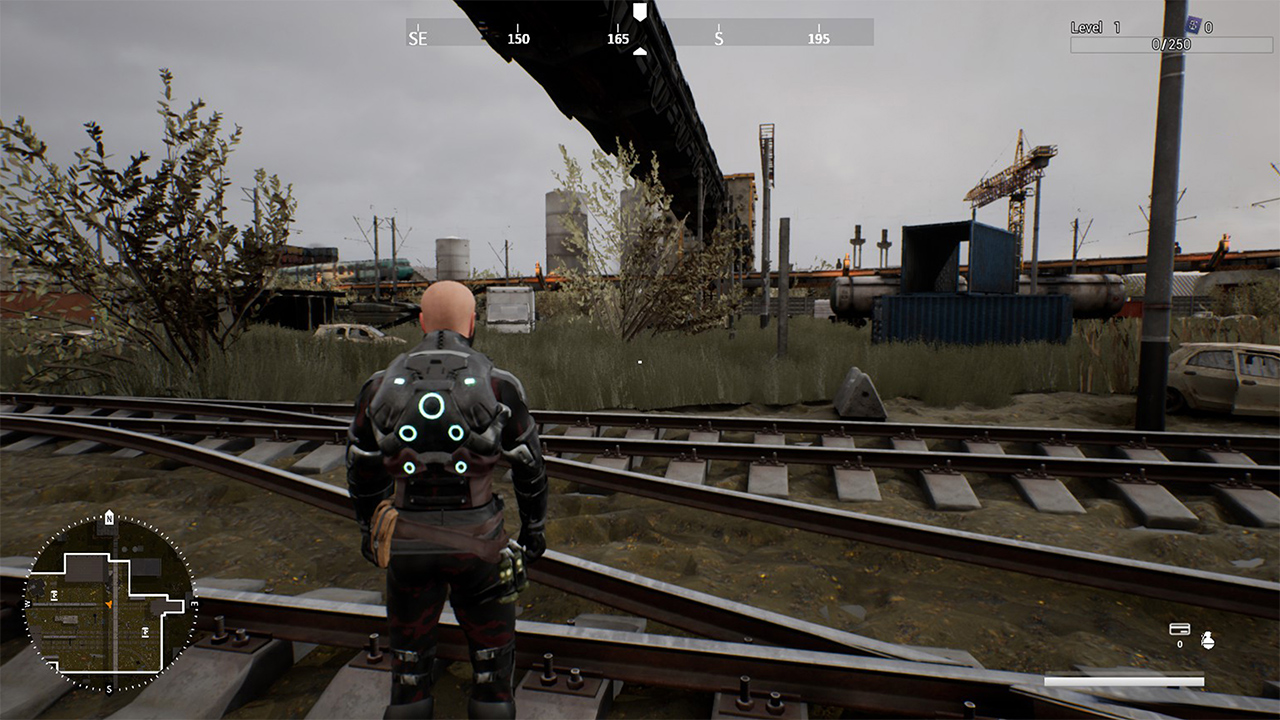This screenshot has height=720, width=1280.
Task: Expand the compass bar at screen top
Action: click(x=640, y=38)
